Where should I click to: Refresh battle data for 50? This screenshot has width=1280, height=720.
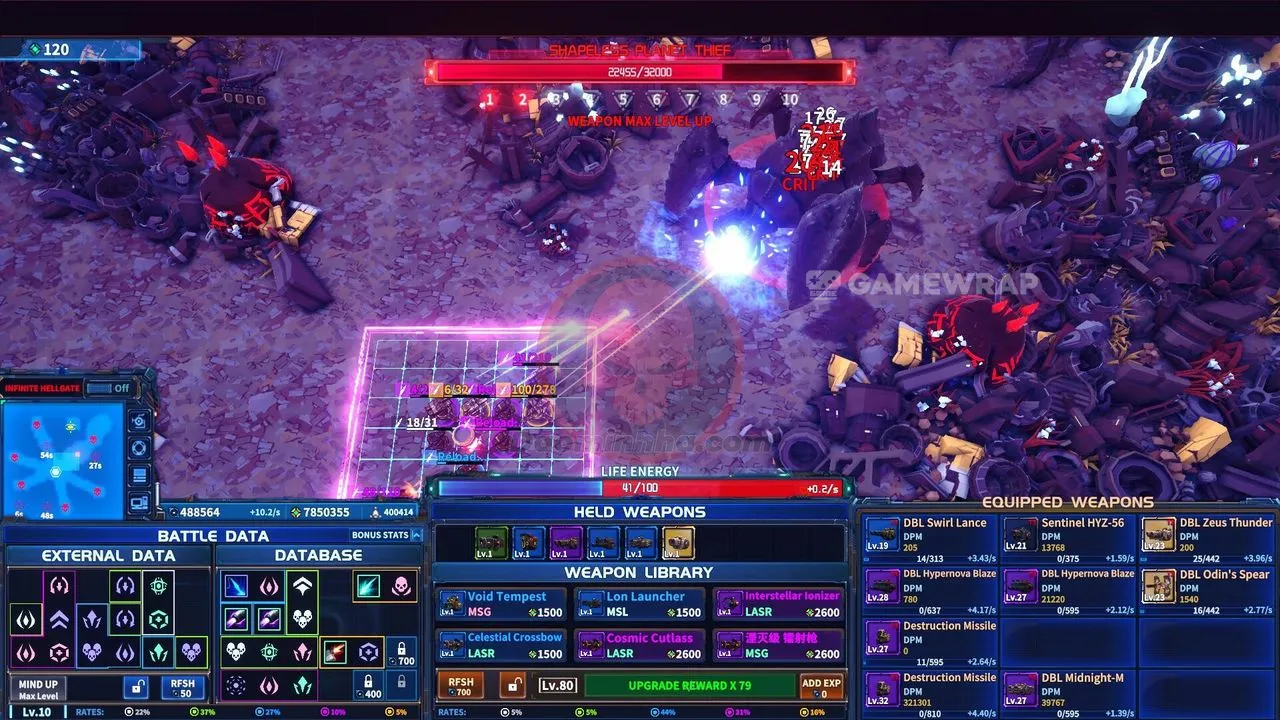click(x=182, y=688)
